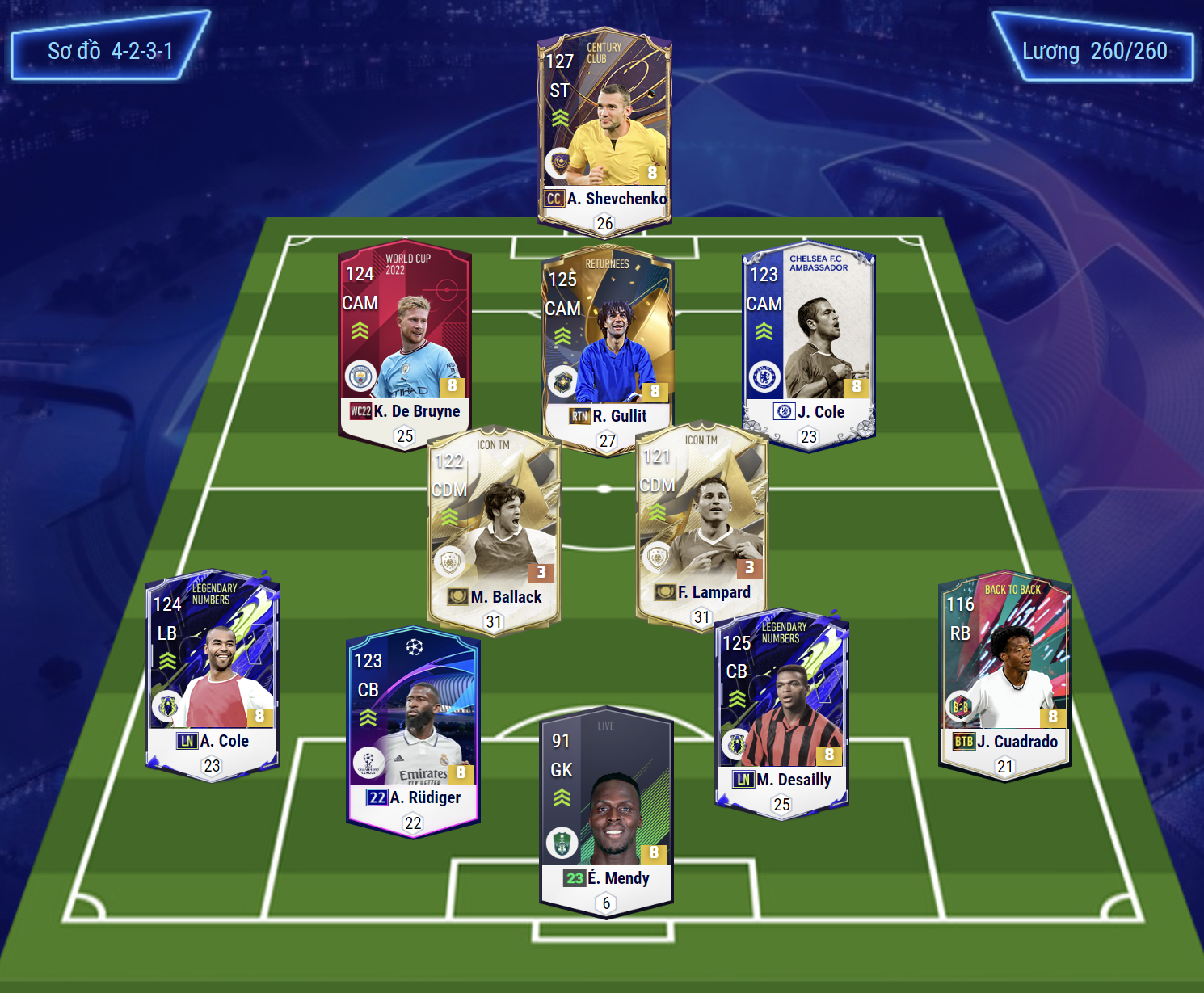Click the Lương 260/260 salary panel
The width and height of the screenshot is (1204, 993).
1093,48
